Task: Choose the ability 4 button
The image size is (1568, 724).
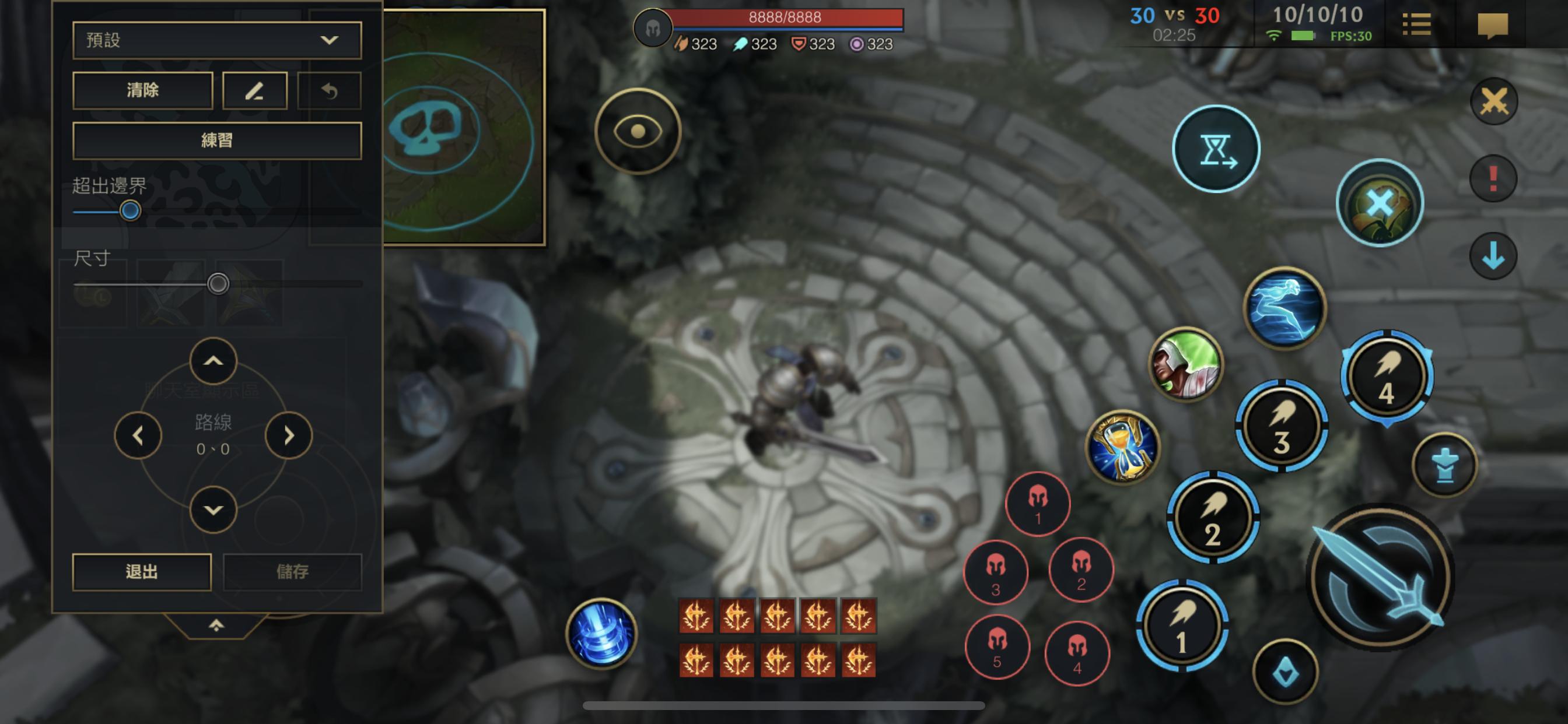Action: click(1387, 377)
